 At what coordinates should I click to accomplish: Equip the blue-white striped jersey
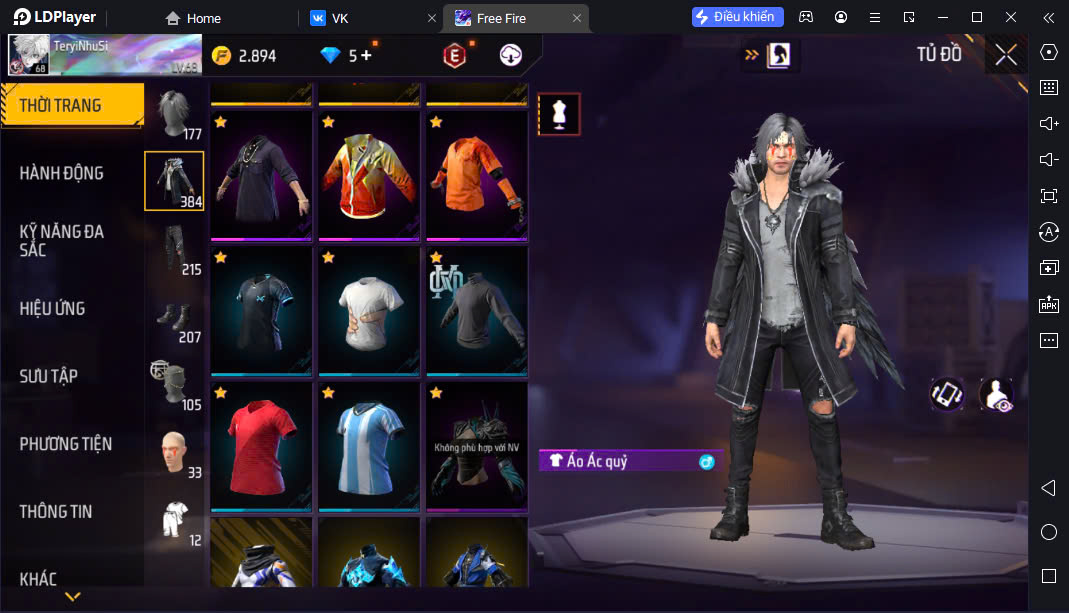point(369,445)
